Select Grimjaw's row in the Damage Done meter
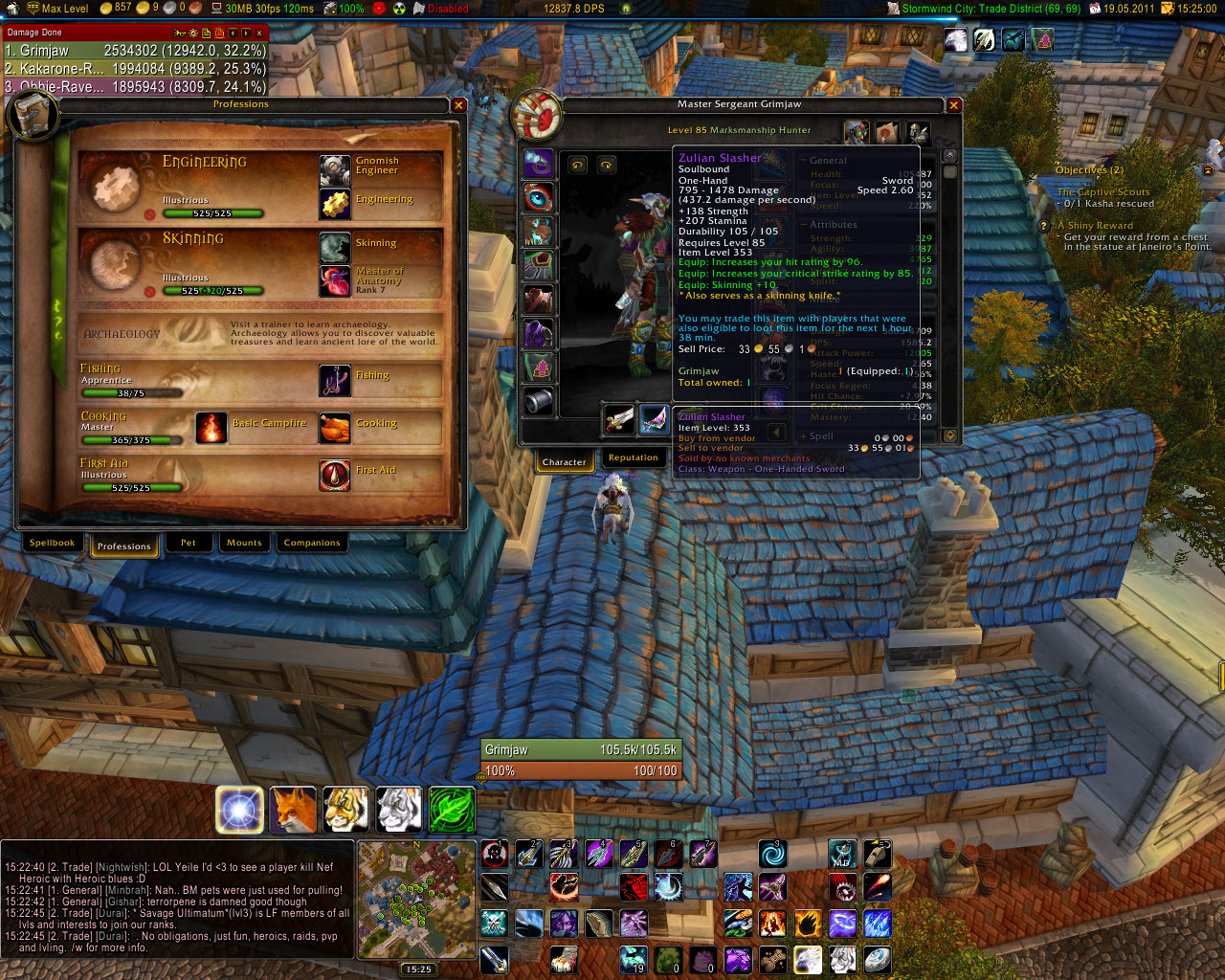 coord(134,51)
